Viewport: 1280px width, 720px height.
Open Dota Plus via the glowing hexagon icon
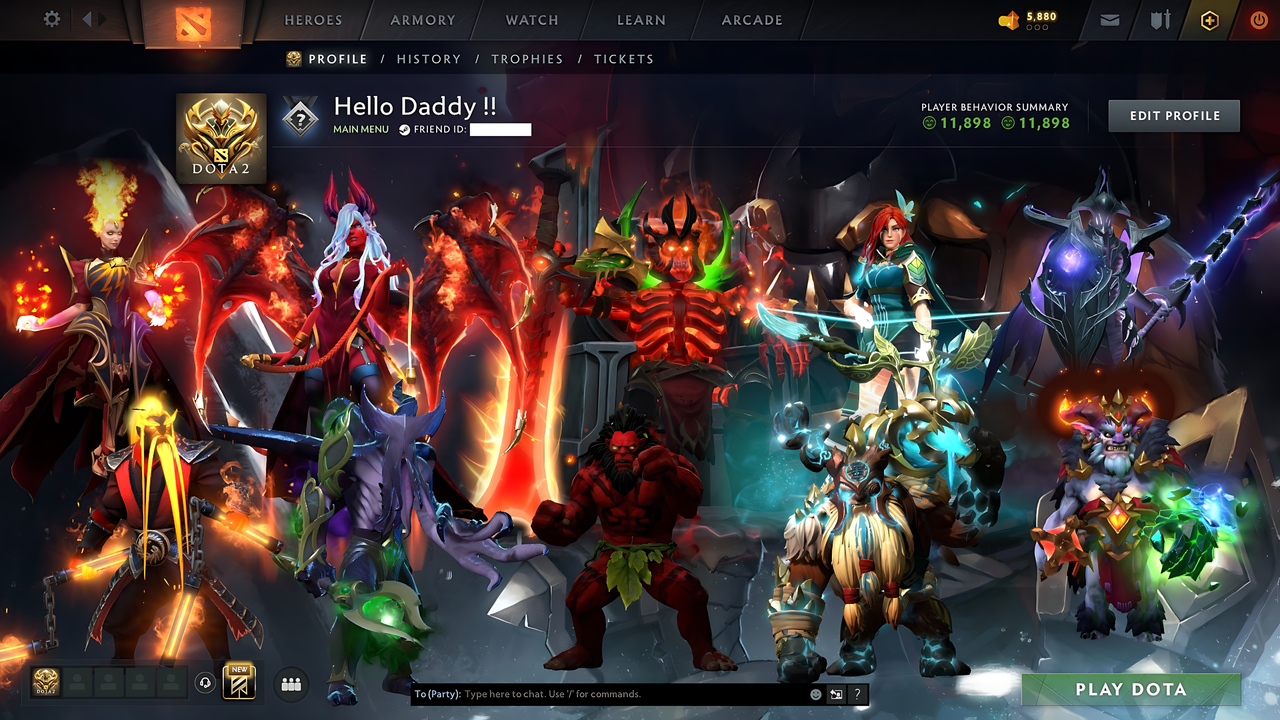pyautogui.click(x=1208, y=19)
